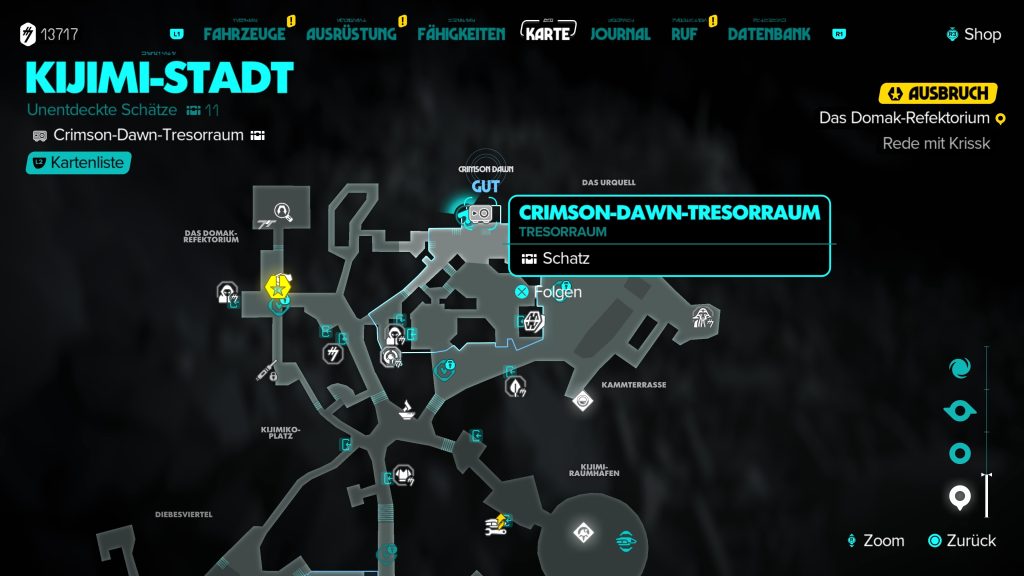The height and width of the screenshot is (576, 1024).
Task: Select the Kijimi-Raumhafen landing pad marker
Action: coord(583,534)
